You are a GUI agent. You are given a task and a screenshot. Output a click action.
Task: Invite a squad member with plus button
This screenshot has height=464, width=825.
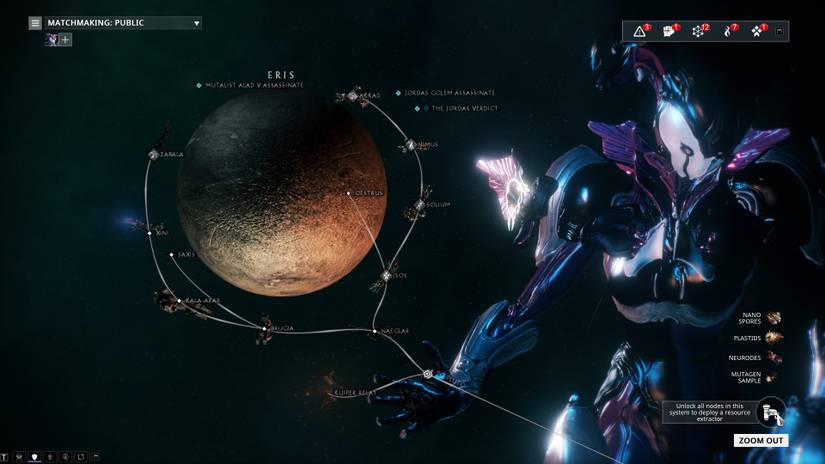(x=66, y=40)
